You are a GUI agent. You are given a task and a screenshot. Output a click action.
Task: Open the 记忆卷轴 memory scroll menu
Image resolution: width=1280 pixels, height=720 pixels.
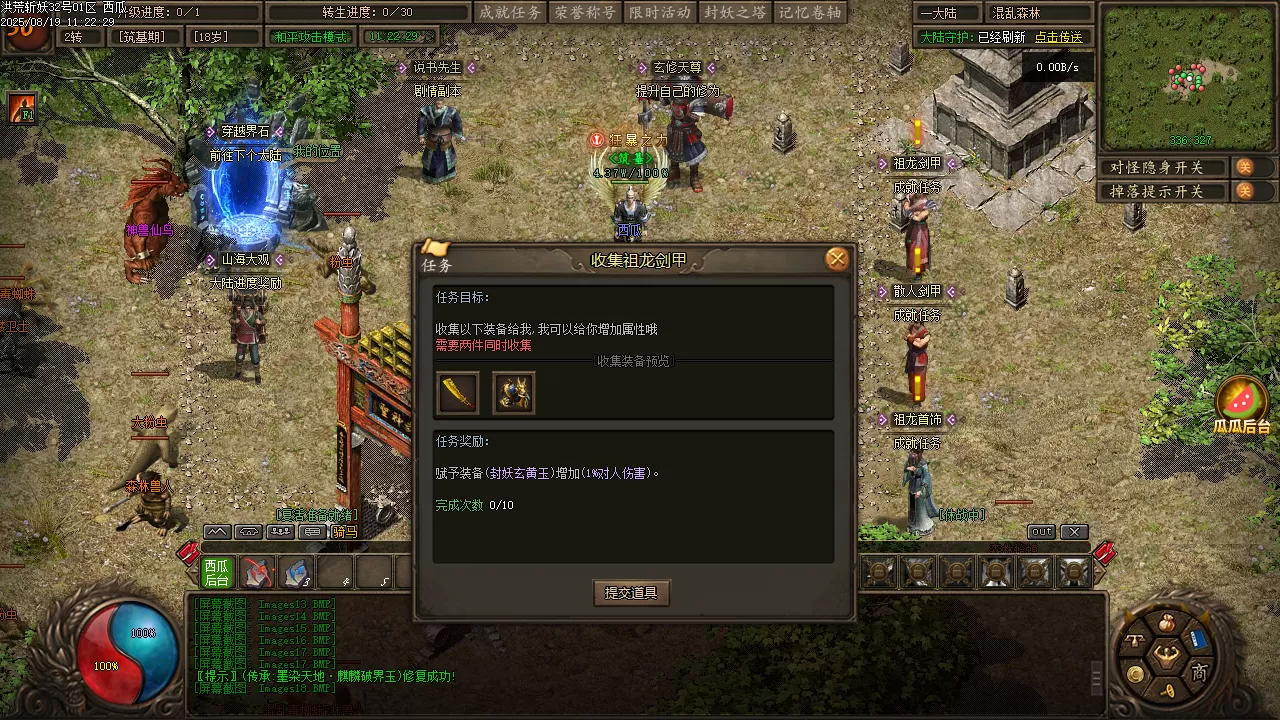click(x=810, y=13)
